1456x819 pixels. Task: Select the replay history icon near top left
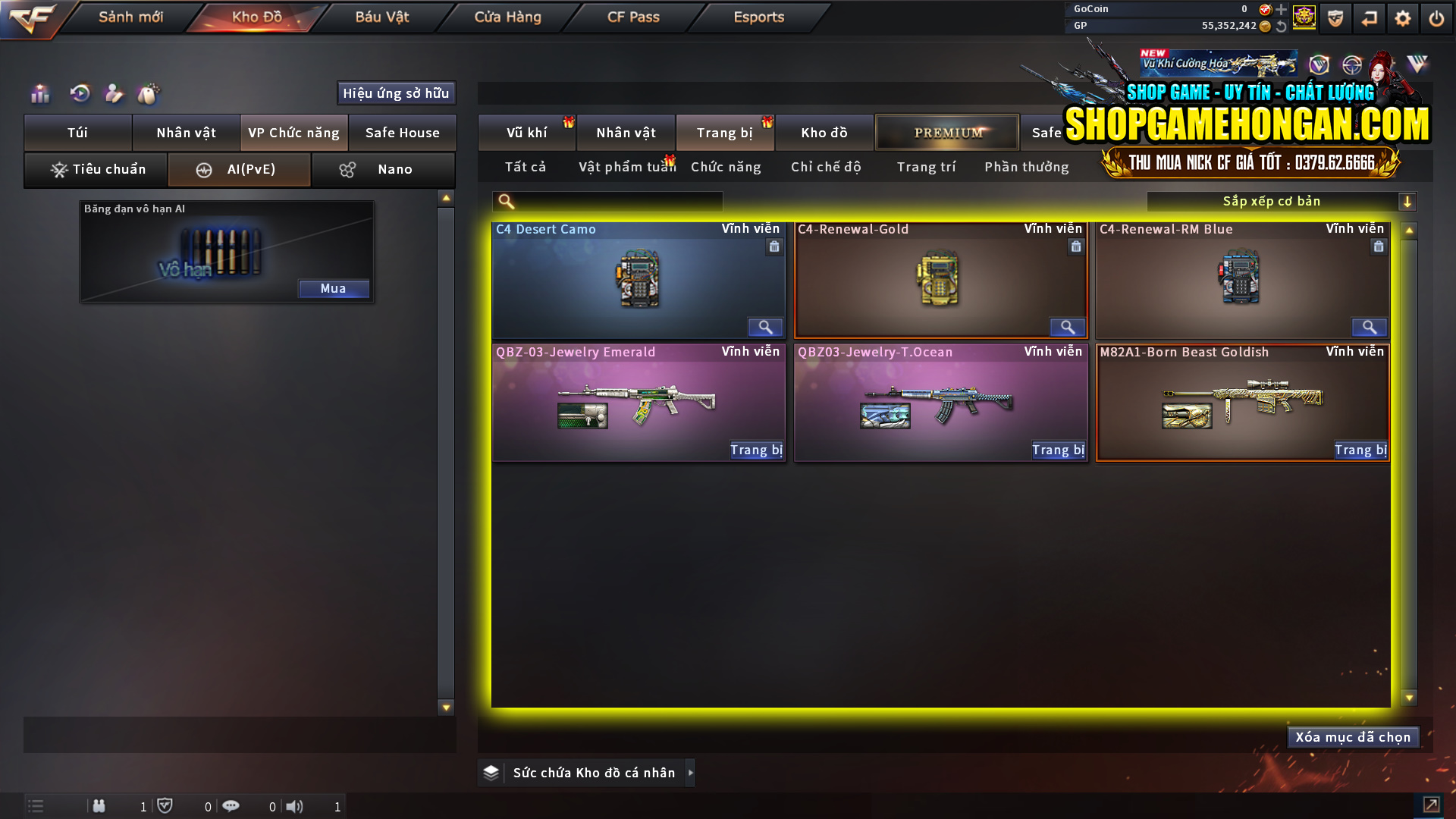79,93
